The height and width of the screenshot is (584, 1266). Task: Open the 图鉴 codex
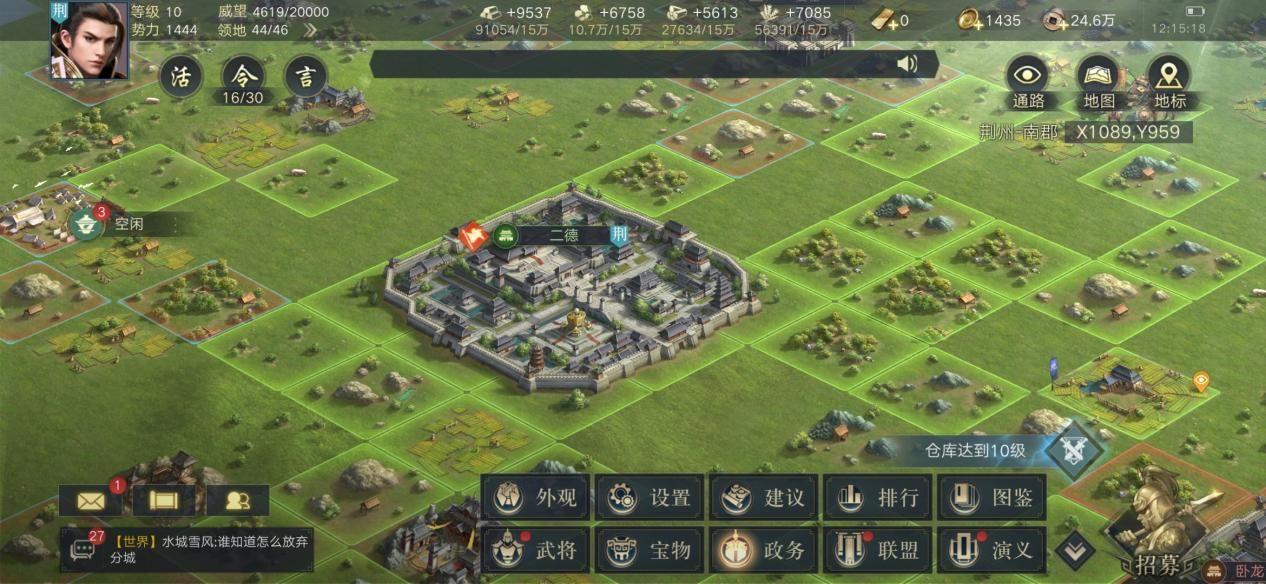pos(993,497)
